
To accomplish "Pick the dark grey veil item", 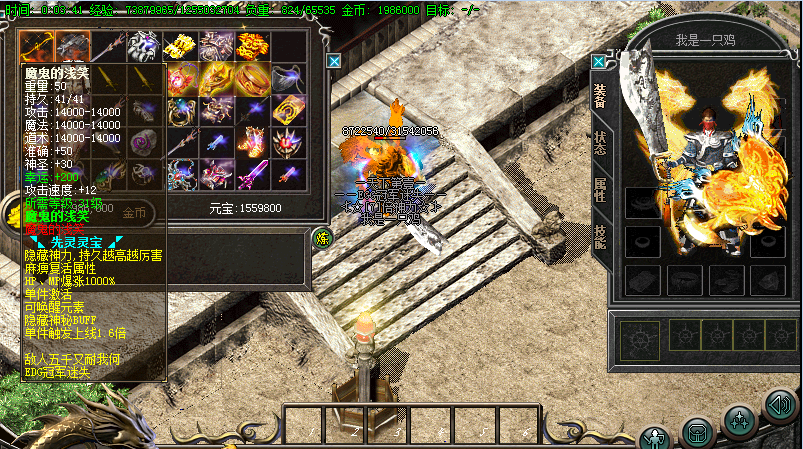I will coord(285,78).
